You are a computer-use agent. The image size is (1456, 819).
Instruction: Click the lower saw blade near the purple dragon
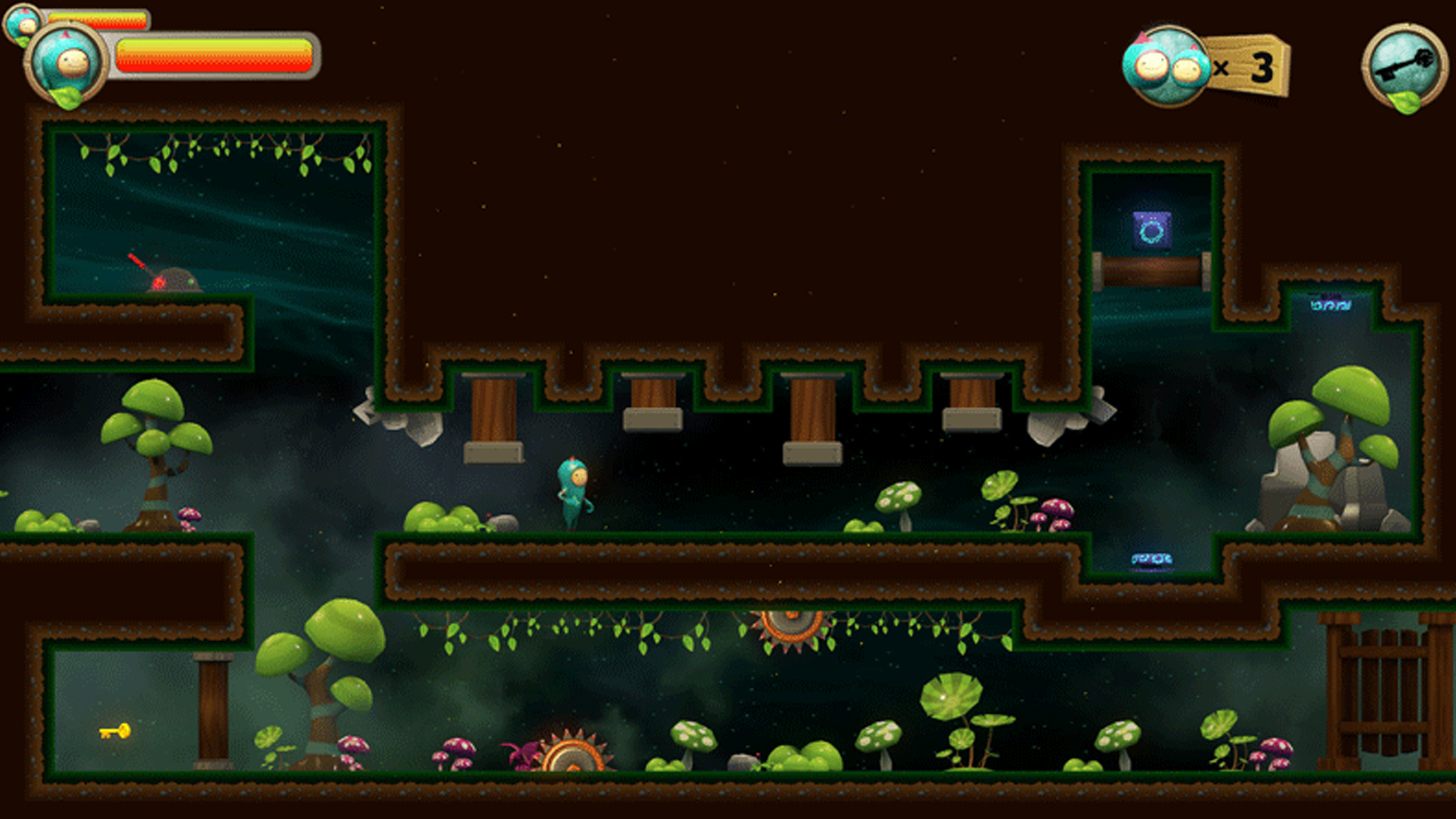tap(573, 758)
